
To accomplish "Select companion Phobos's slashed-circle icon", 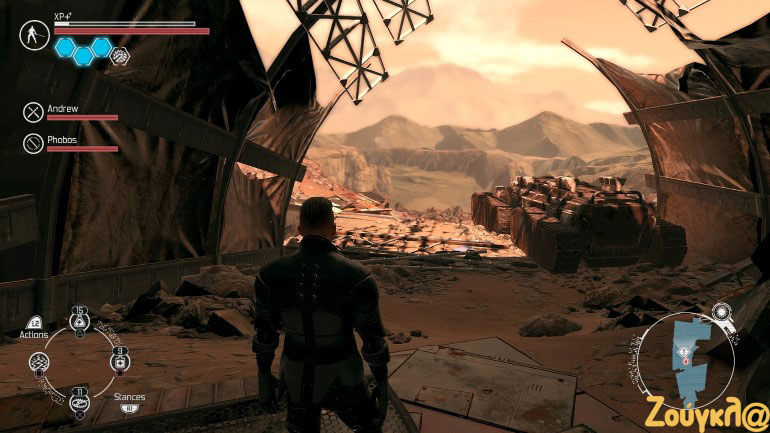I will 34,144.
